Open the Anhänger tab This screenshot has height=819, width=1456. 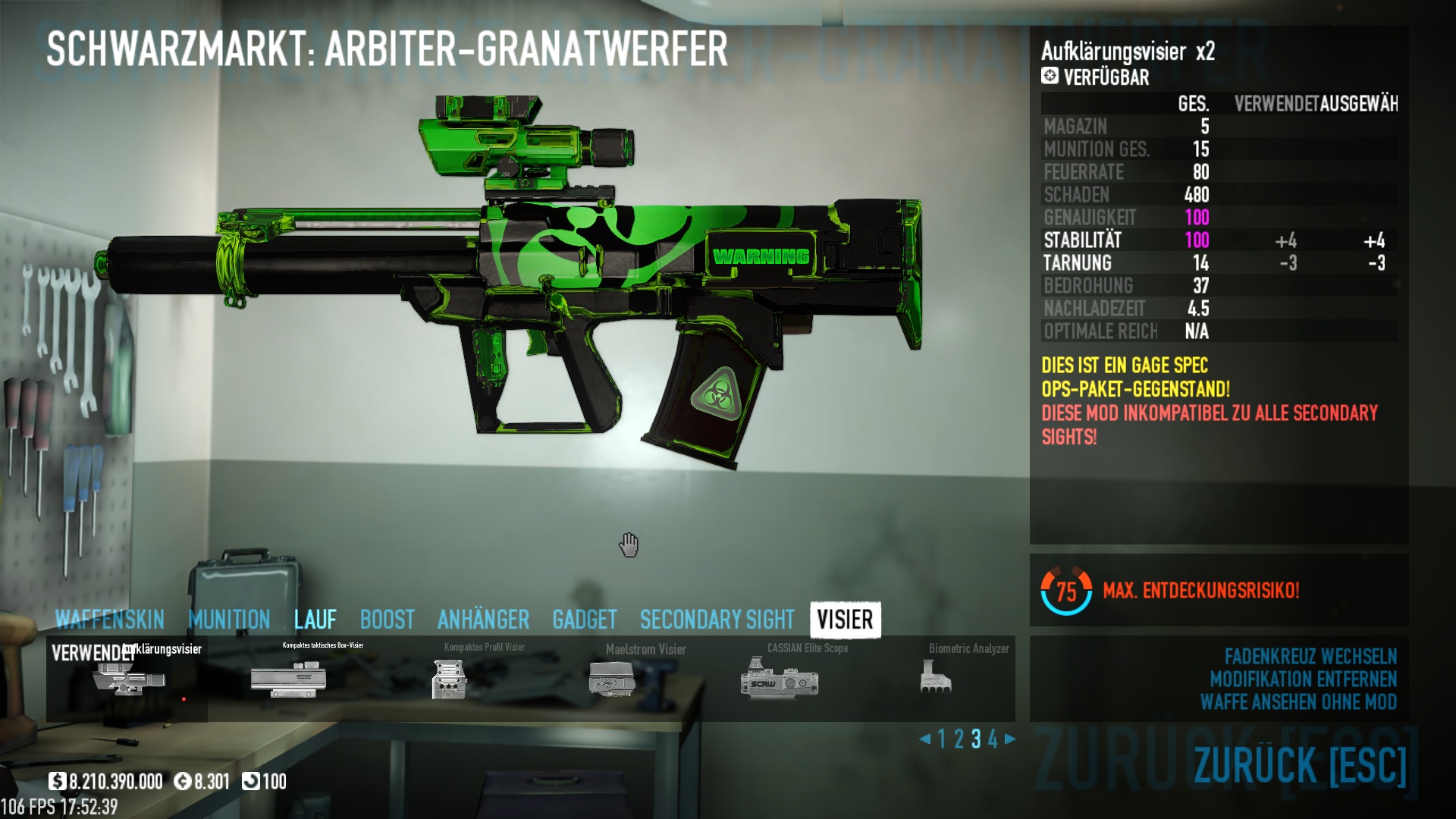click(483, 620)
